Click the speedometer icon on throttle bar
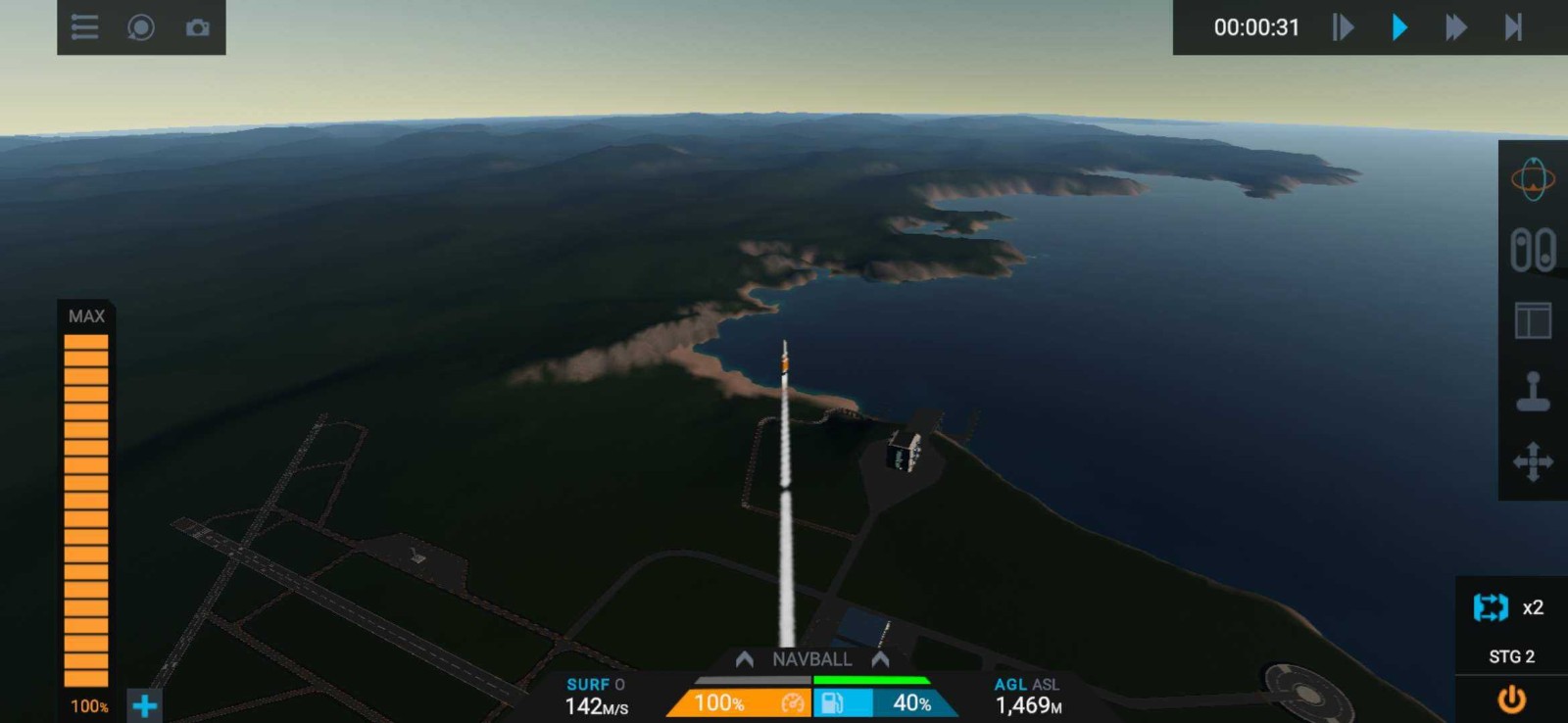Screen dimensions: 1568x723 click(793, 701)
